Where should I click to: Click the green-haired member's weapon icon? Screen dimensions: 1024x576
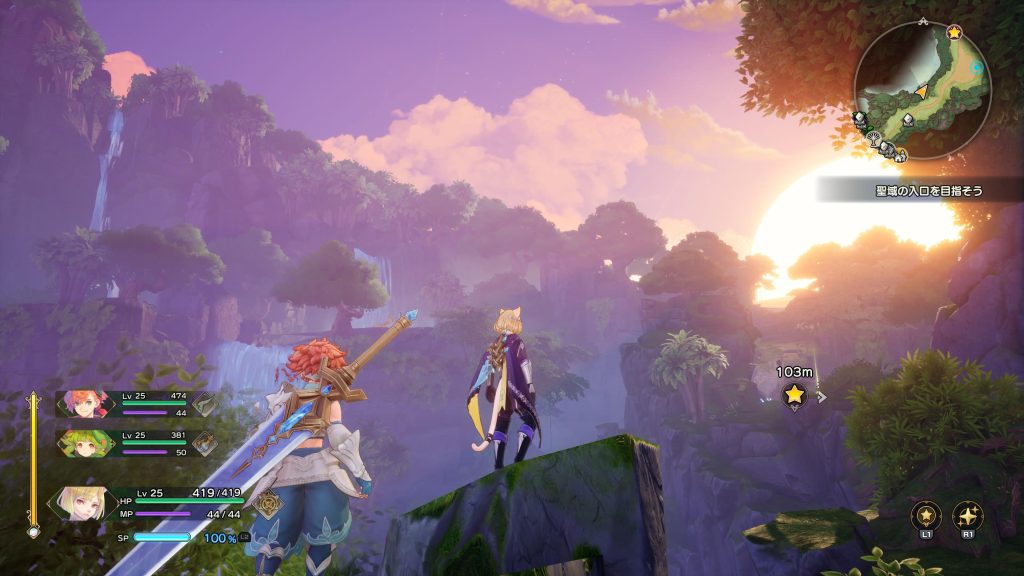pos(205,443)
